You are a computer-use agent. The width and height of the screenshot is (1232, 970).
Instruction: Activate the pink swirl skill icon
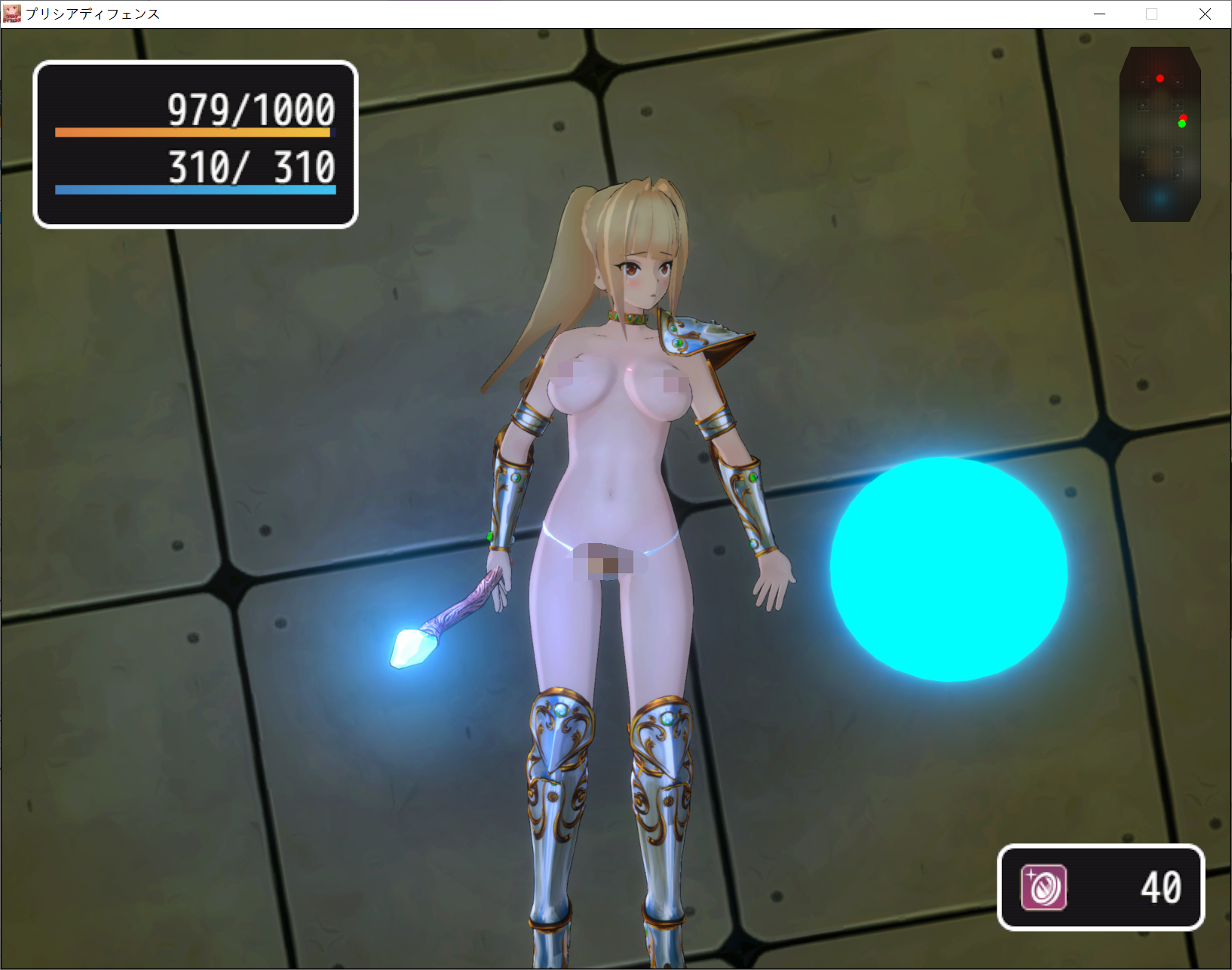1044,887
